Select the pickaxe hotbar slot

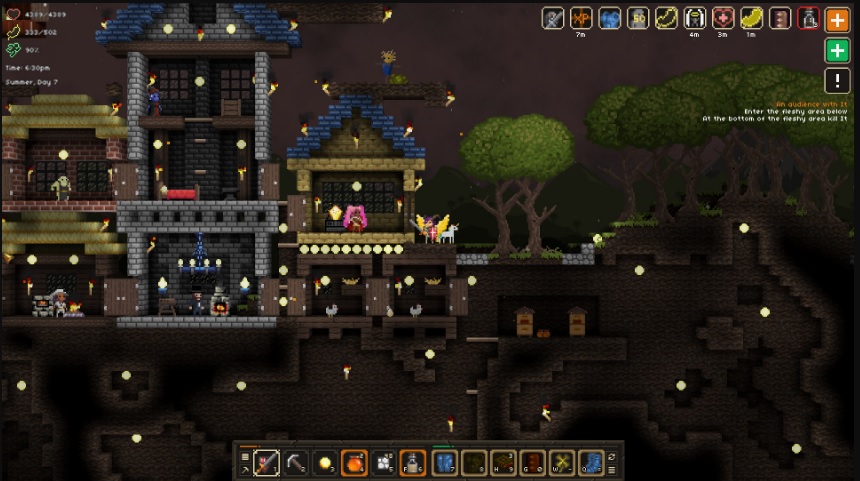296,462
